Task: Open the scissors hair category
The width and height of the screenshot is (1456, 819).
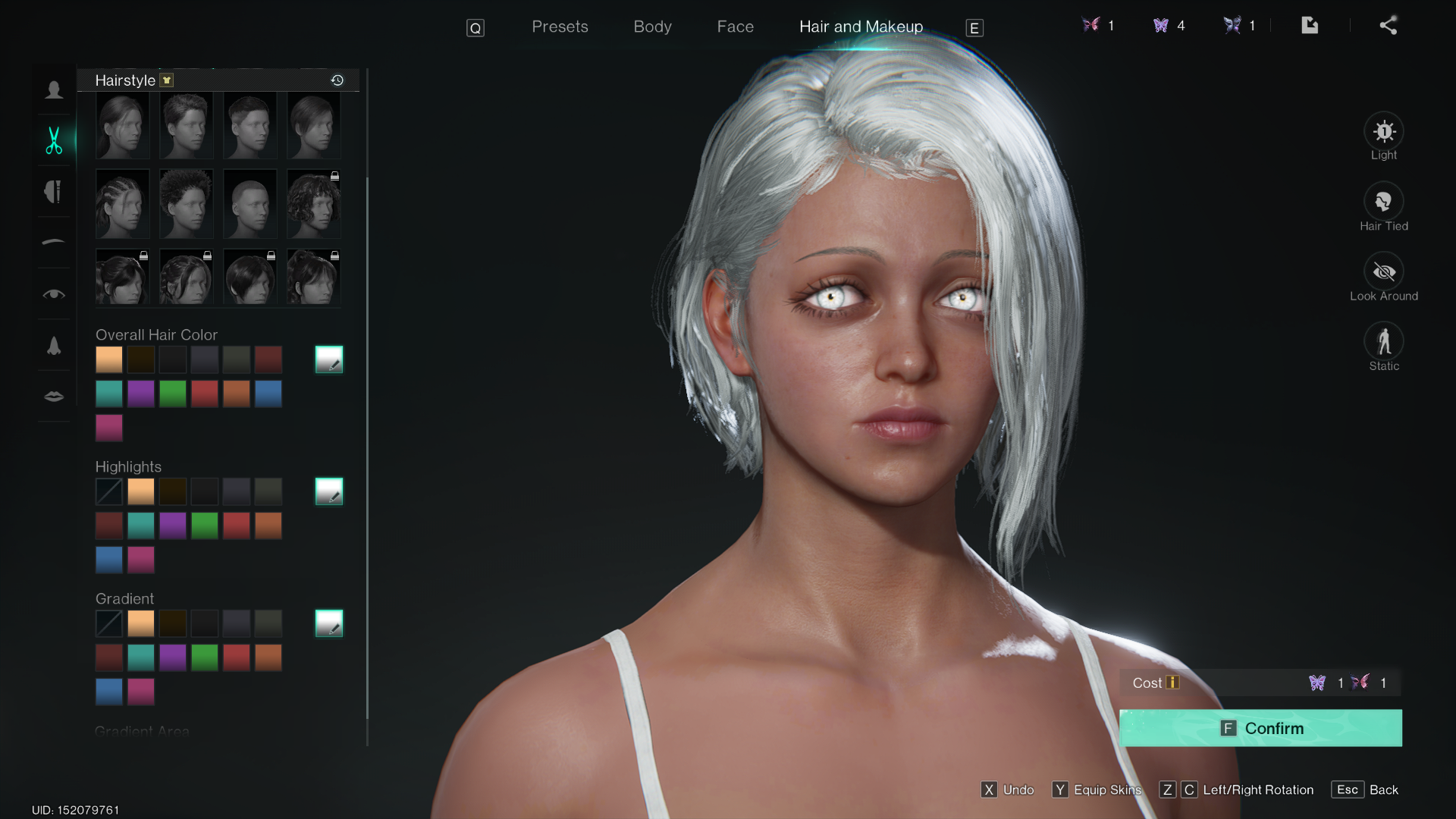Action: click(54, 141)
